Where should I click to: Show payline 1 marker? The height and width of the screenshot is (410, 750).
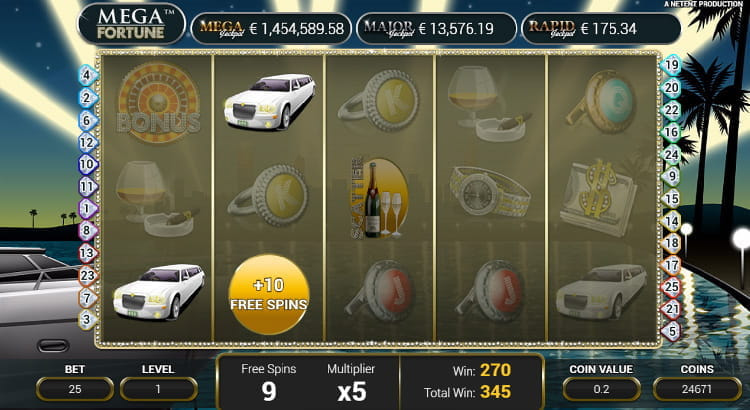tap(86, 208)
